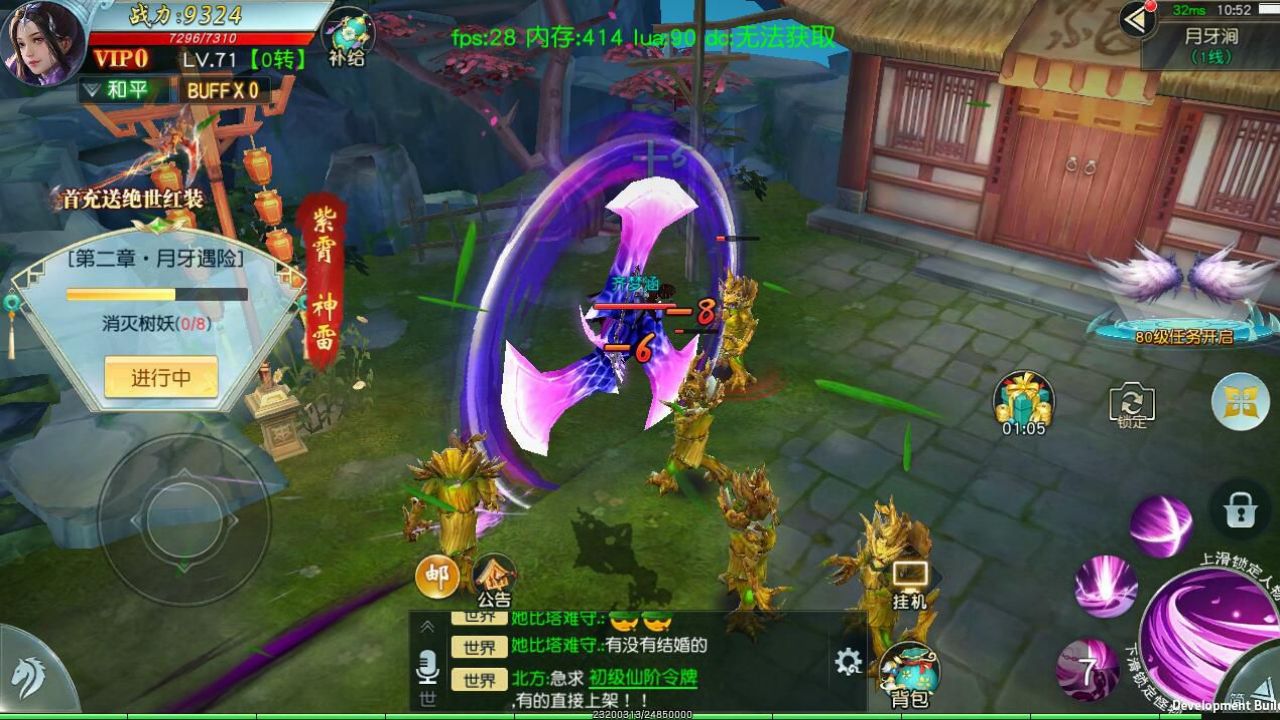Open the BUFF X 0 panel
This screenshot has width=1280, height=720.
point(222,90)
